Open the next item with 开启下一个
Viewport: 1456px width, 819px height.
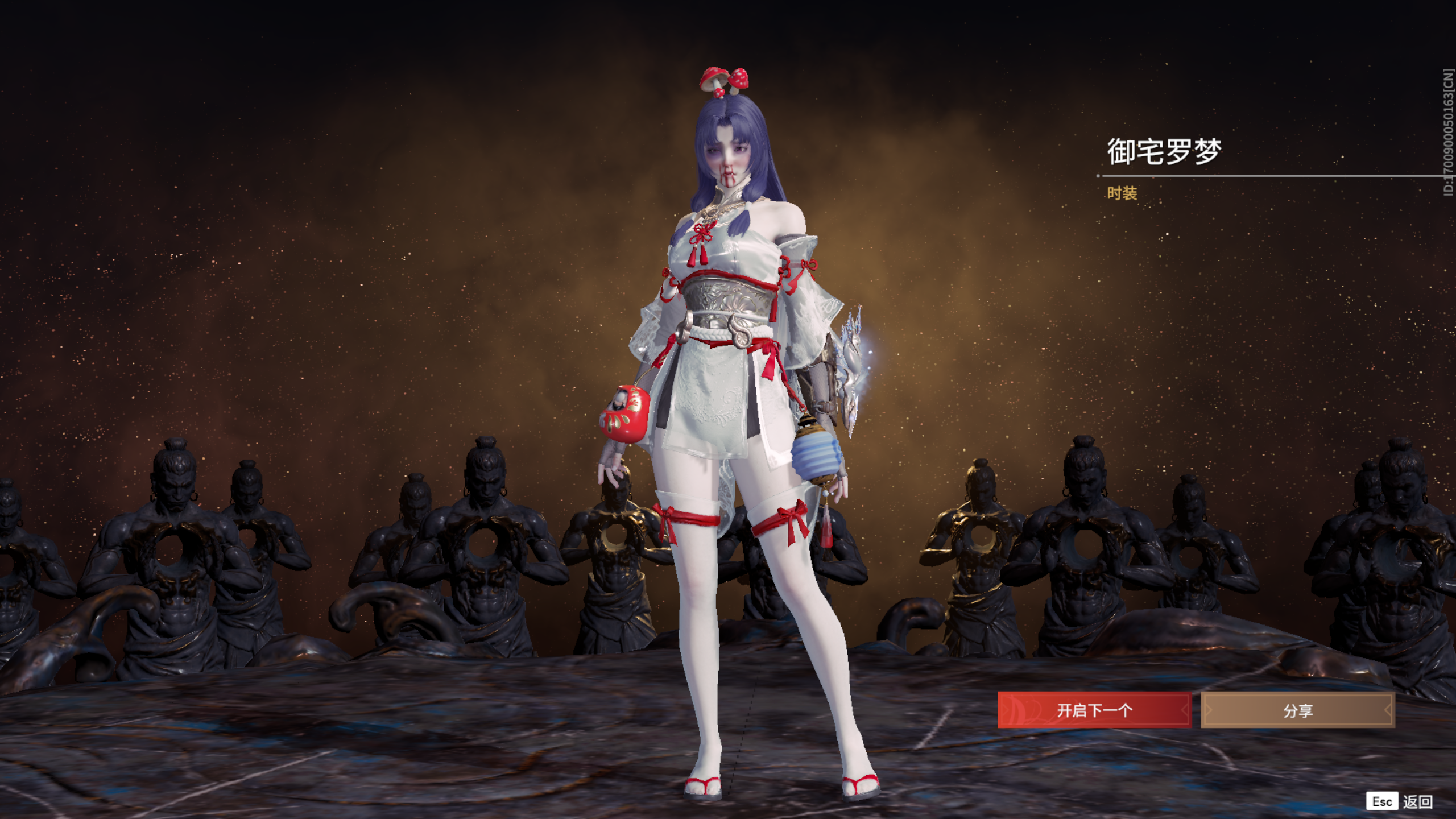1094,710
